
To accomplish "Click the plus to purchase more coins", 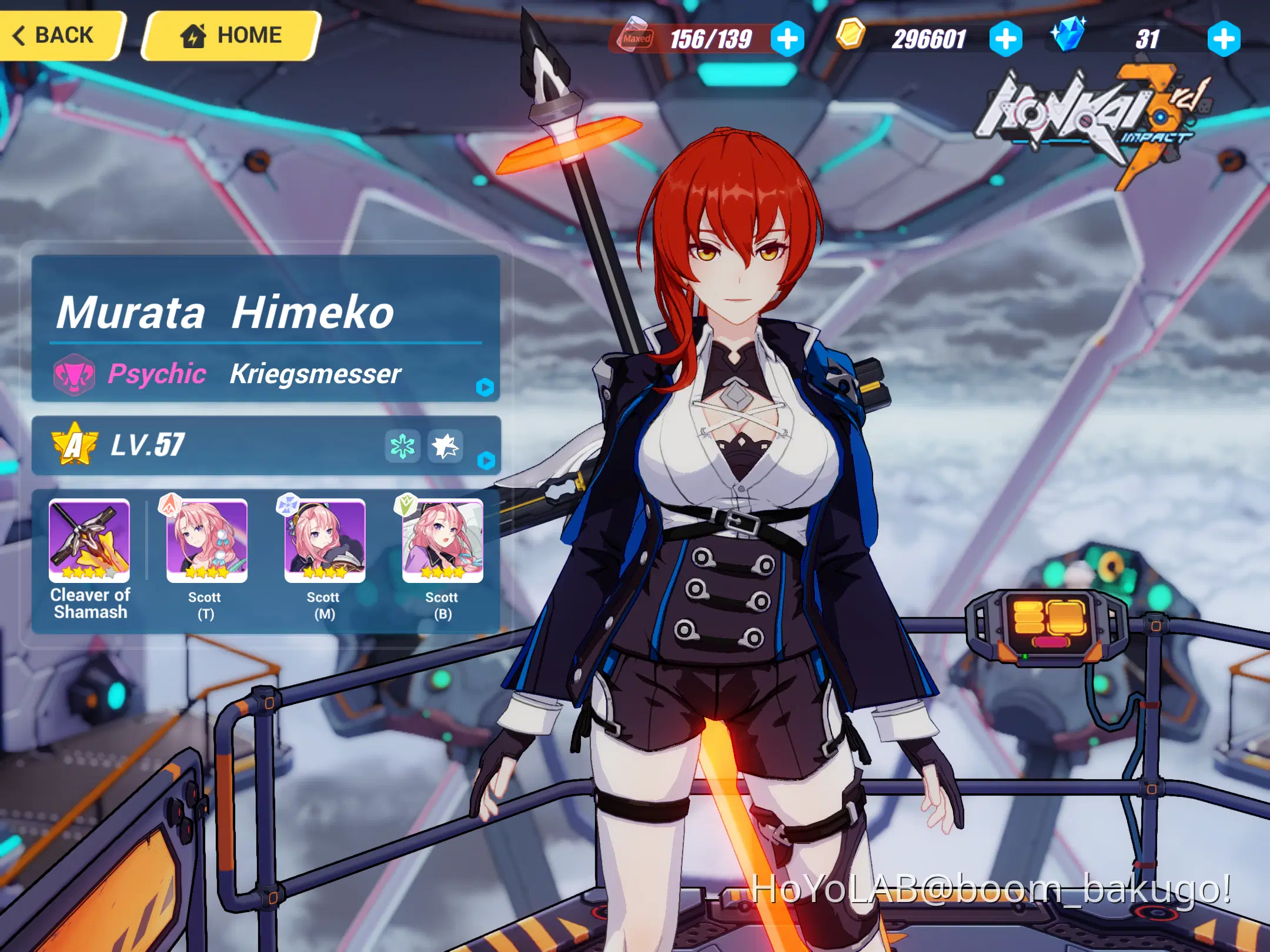I will pyautogui.click(x=1007, y=39).
